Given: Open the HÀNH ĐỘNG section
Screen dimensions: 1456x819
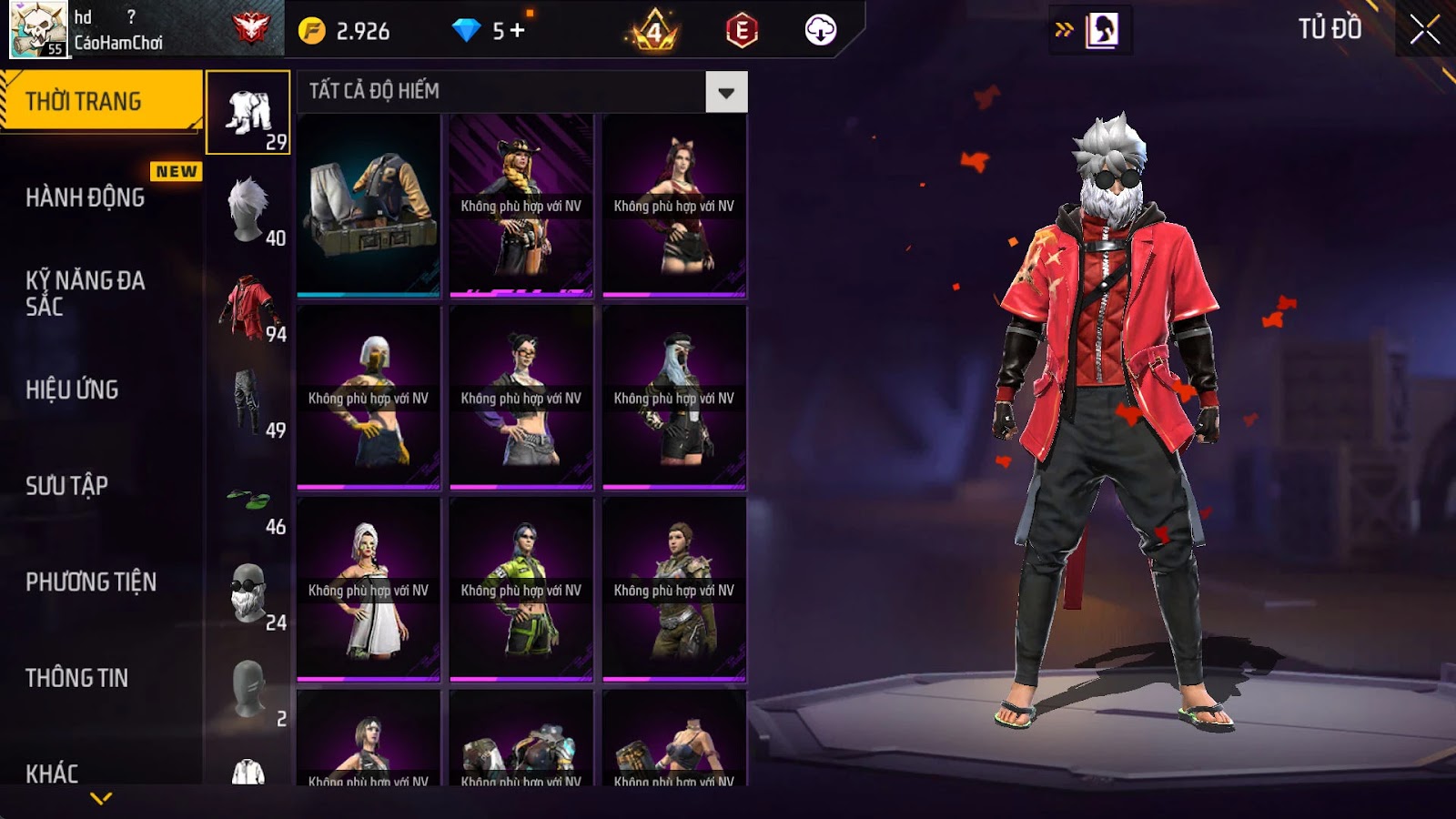Looking at the screenshot, I should [x=86, y=197].
